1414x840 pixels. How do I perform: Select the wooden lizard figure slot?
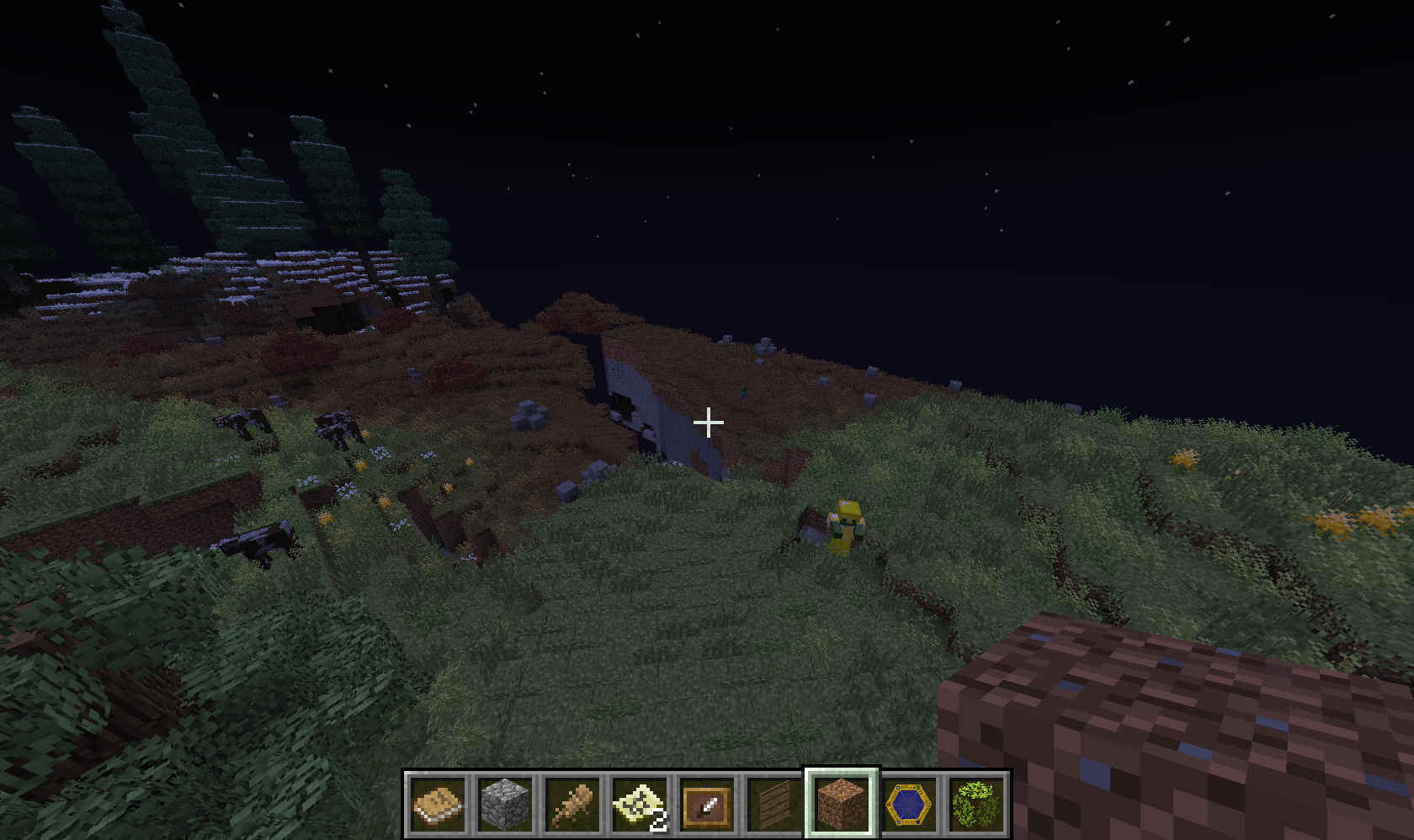point(572,805)
